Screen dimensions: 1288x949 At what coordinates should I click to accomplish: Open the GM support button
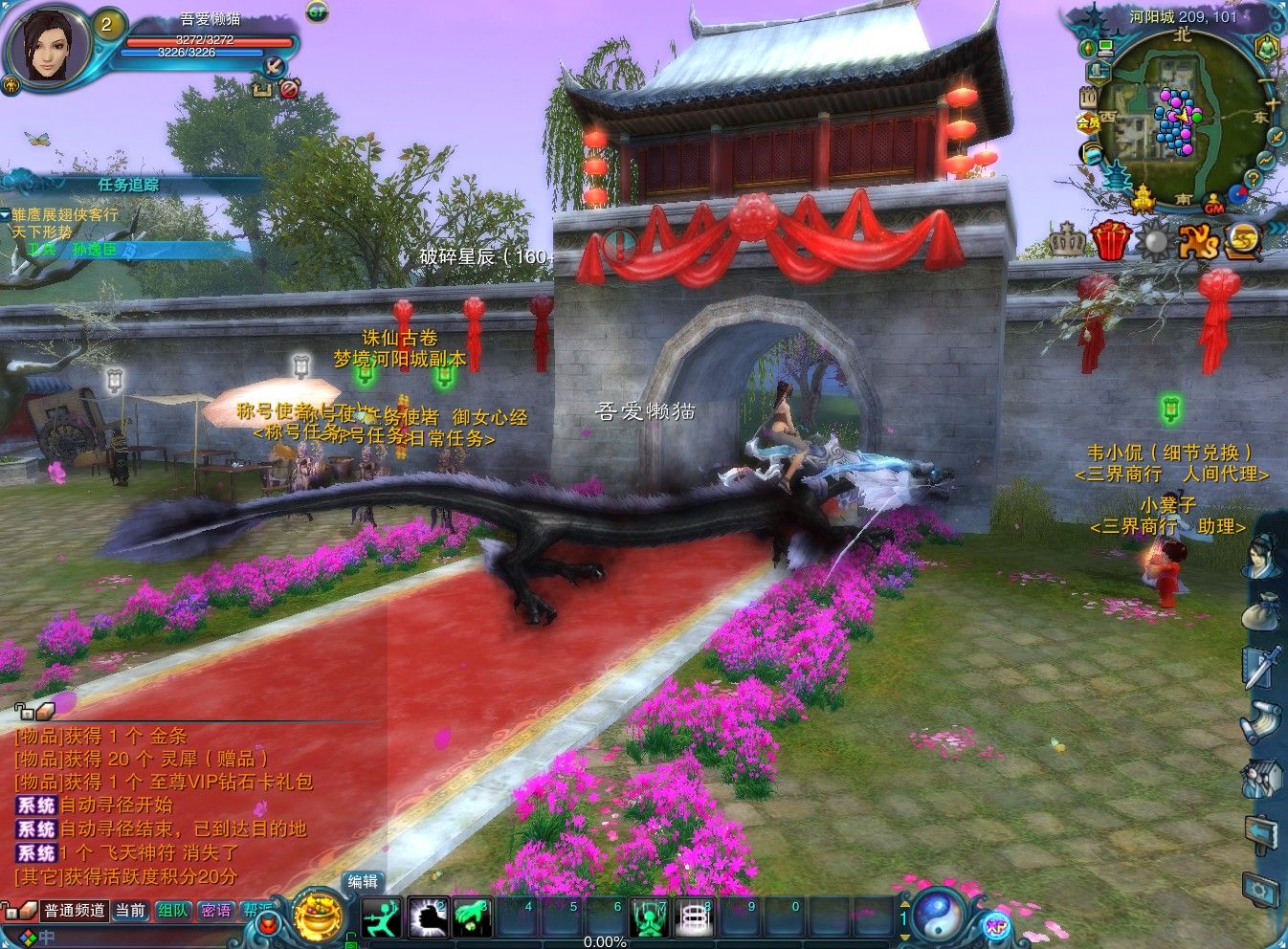tap(1213, 207)
